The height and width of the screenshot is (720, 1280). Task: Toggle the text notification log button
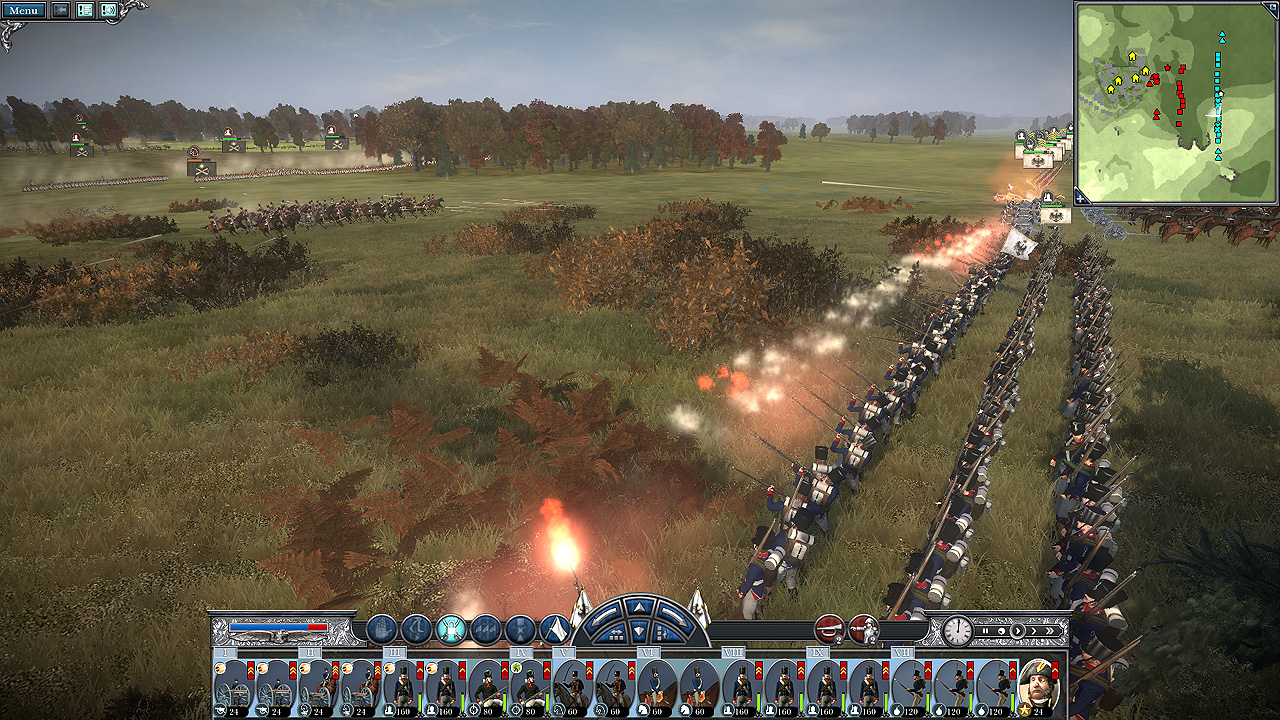(x=84, y=11)
